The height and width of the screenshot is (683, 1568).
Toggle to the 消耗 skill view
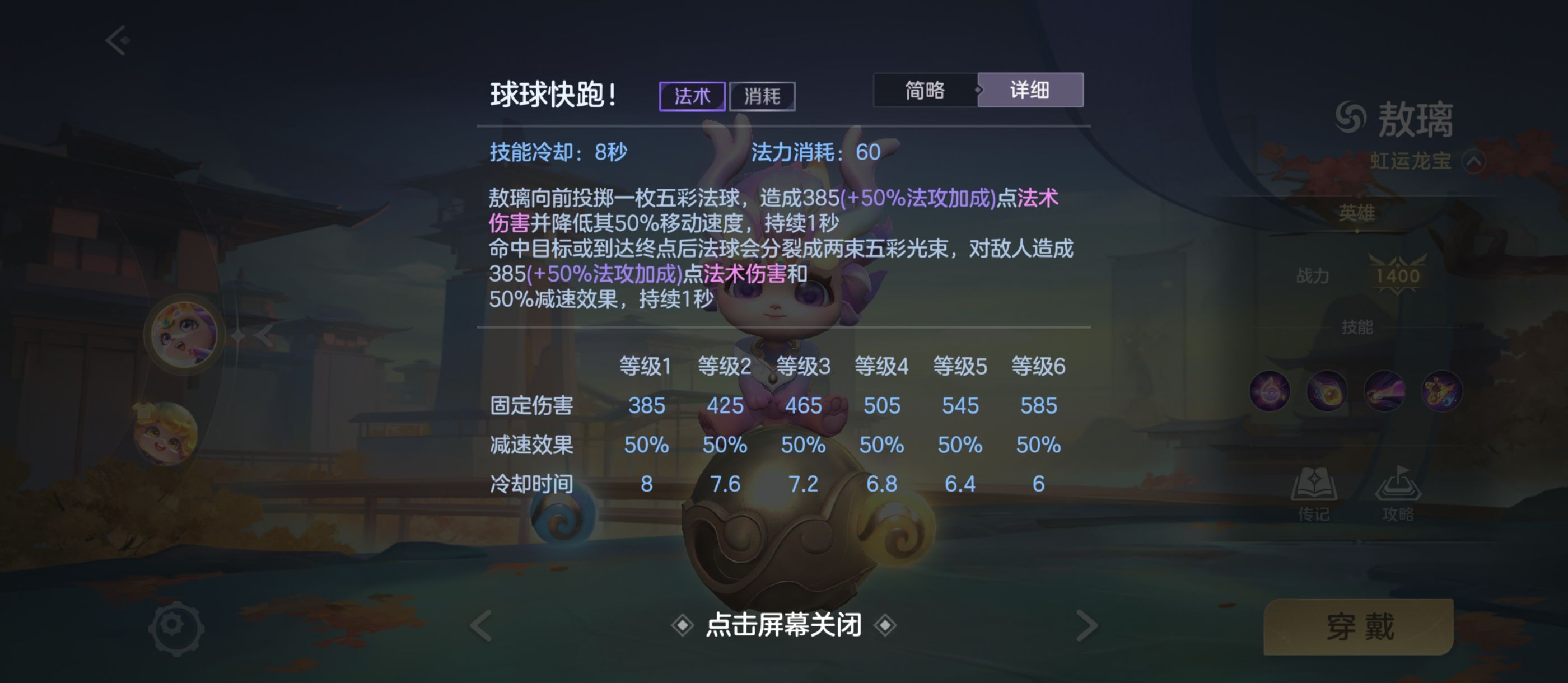click(763, 96)
